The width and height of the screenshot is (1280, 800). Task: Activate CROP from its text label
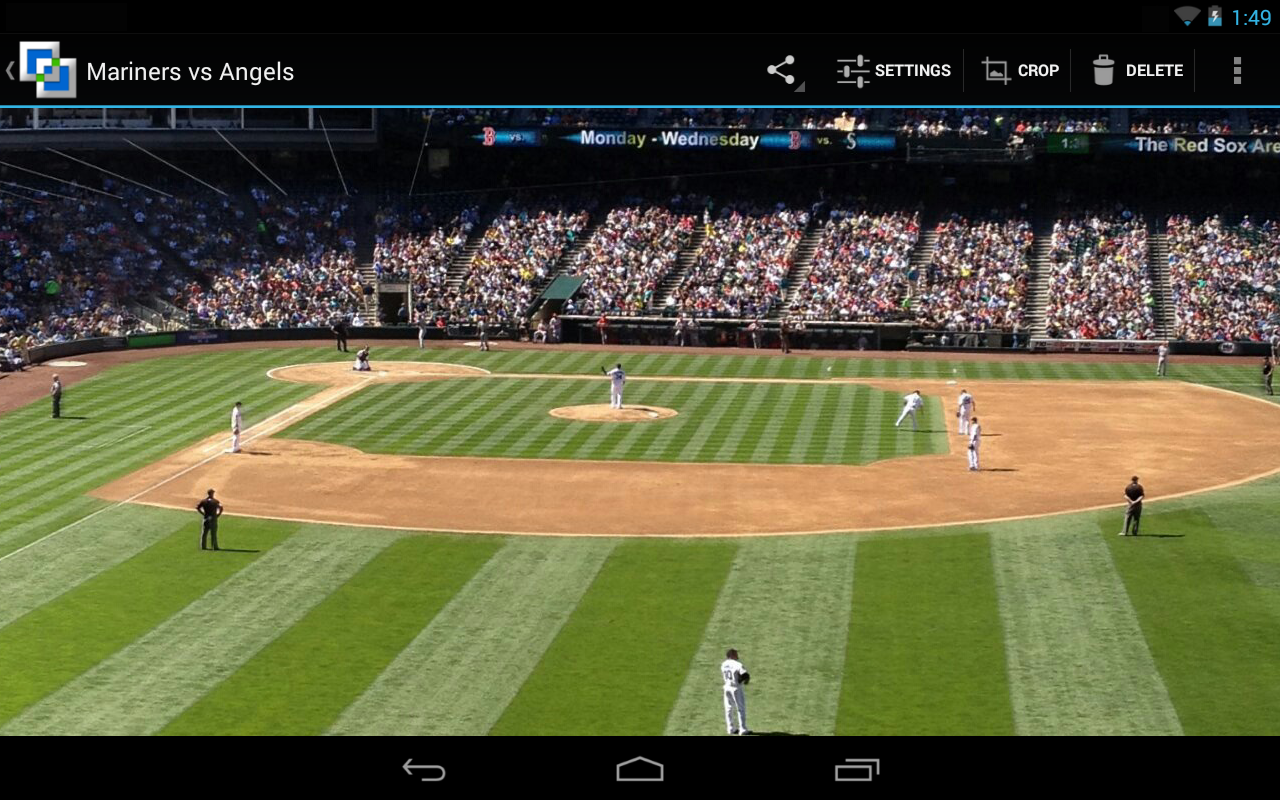[1038, 70]
